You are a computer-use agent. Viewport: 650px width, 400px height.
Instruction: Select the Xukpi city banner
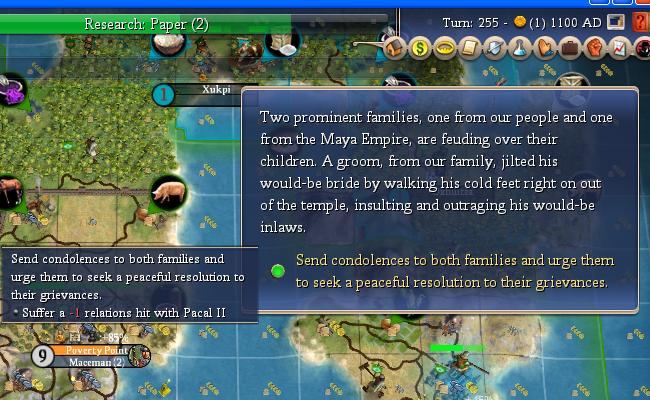click(x=215, y=90)
